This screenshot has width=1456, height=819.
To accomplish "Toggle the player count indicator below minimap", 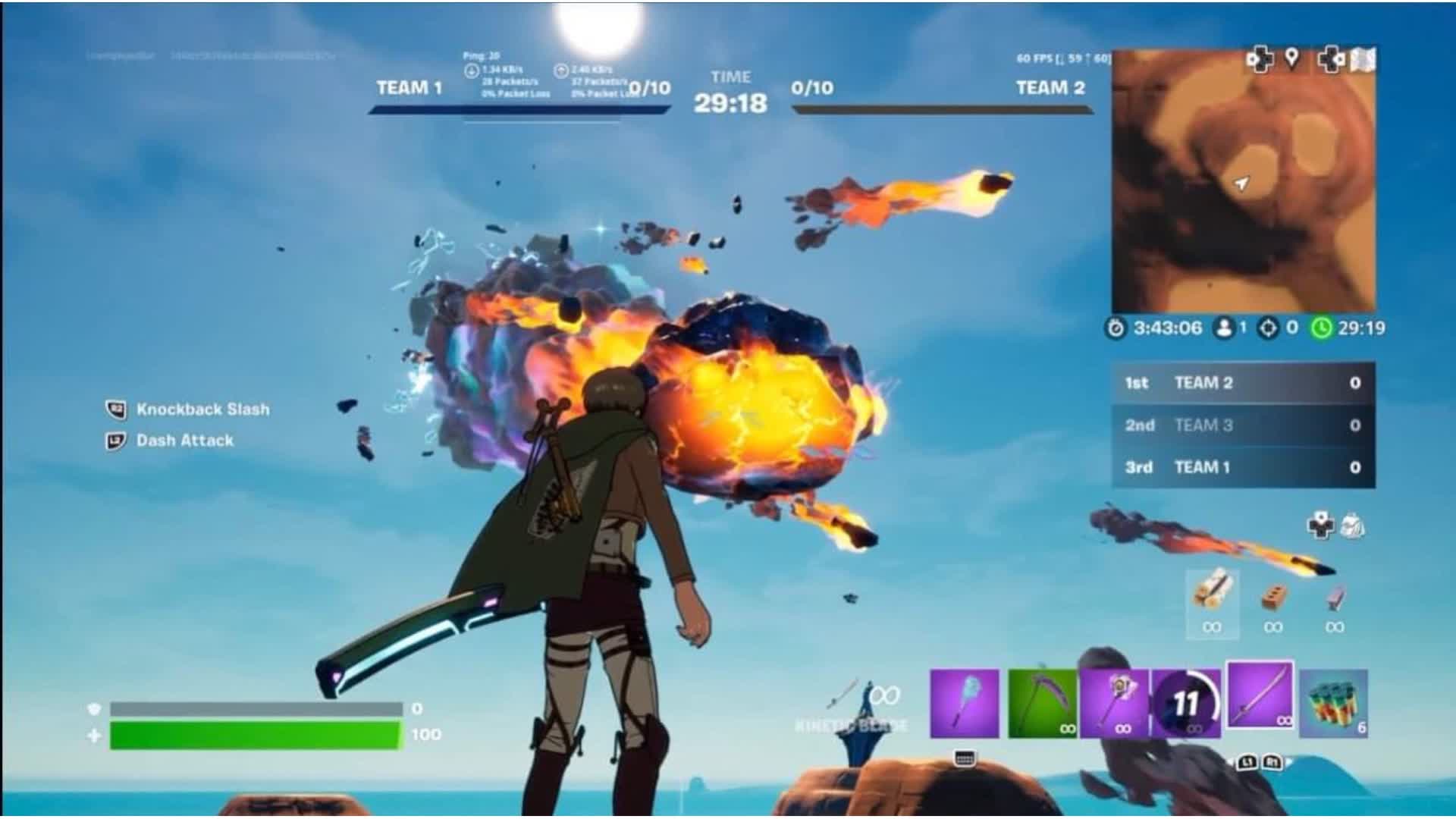I will [x=1223, y=328].
